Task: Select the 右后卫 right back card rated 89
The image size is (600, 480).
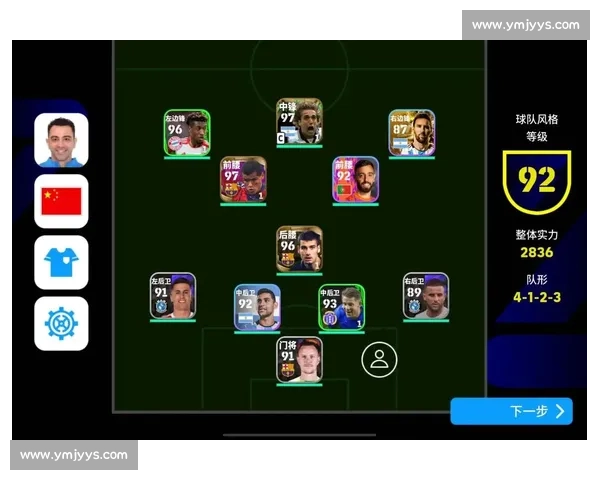Action: click(426, 296)
